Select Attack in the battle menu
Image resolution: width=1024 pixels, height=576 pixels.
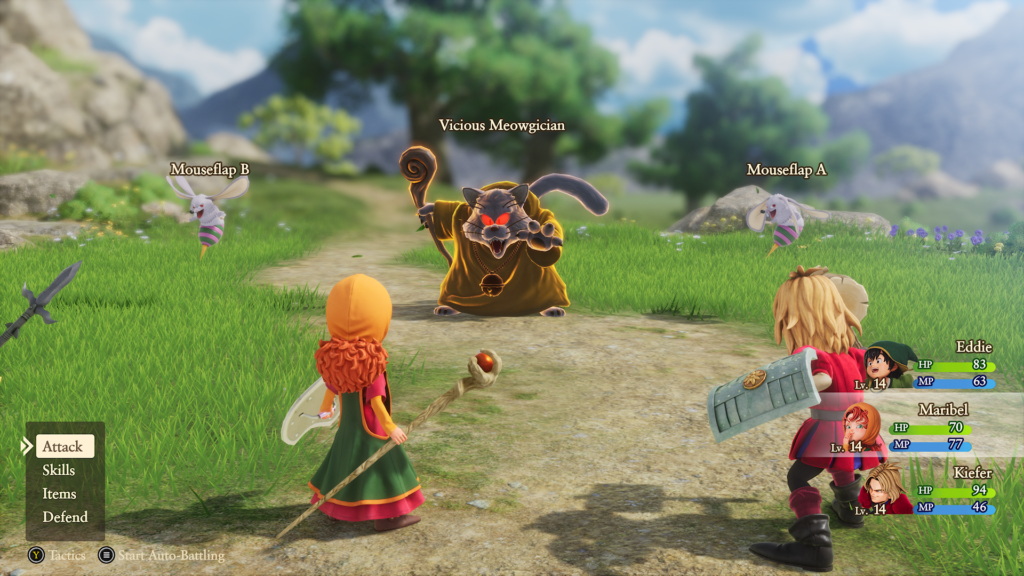(63, 446)
